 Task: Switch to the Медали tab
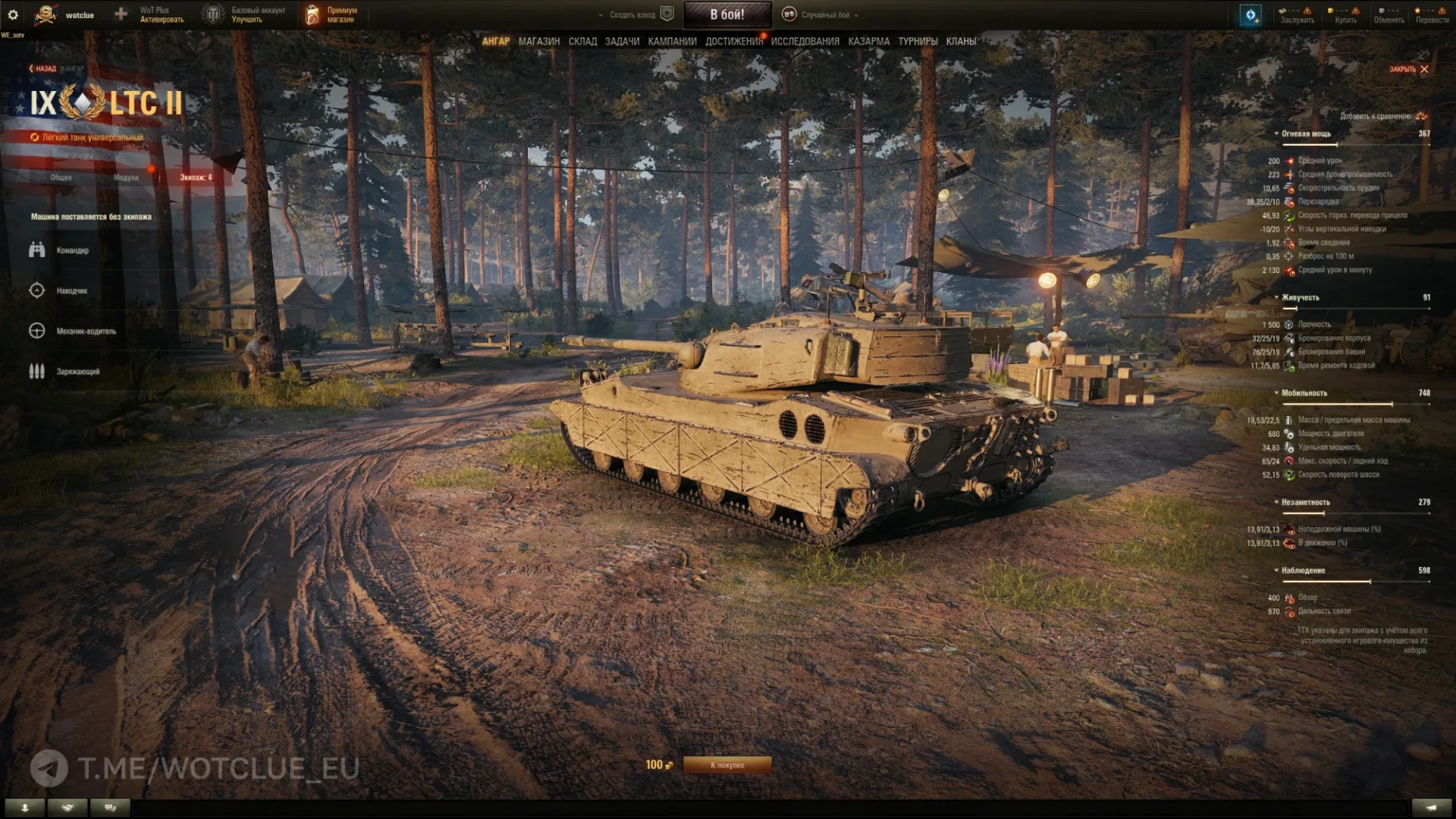pyautogui.click(x=127, y=176)
